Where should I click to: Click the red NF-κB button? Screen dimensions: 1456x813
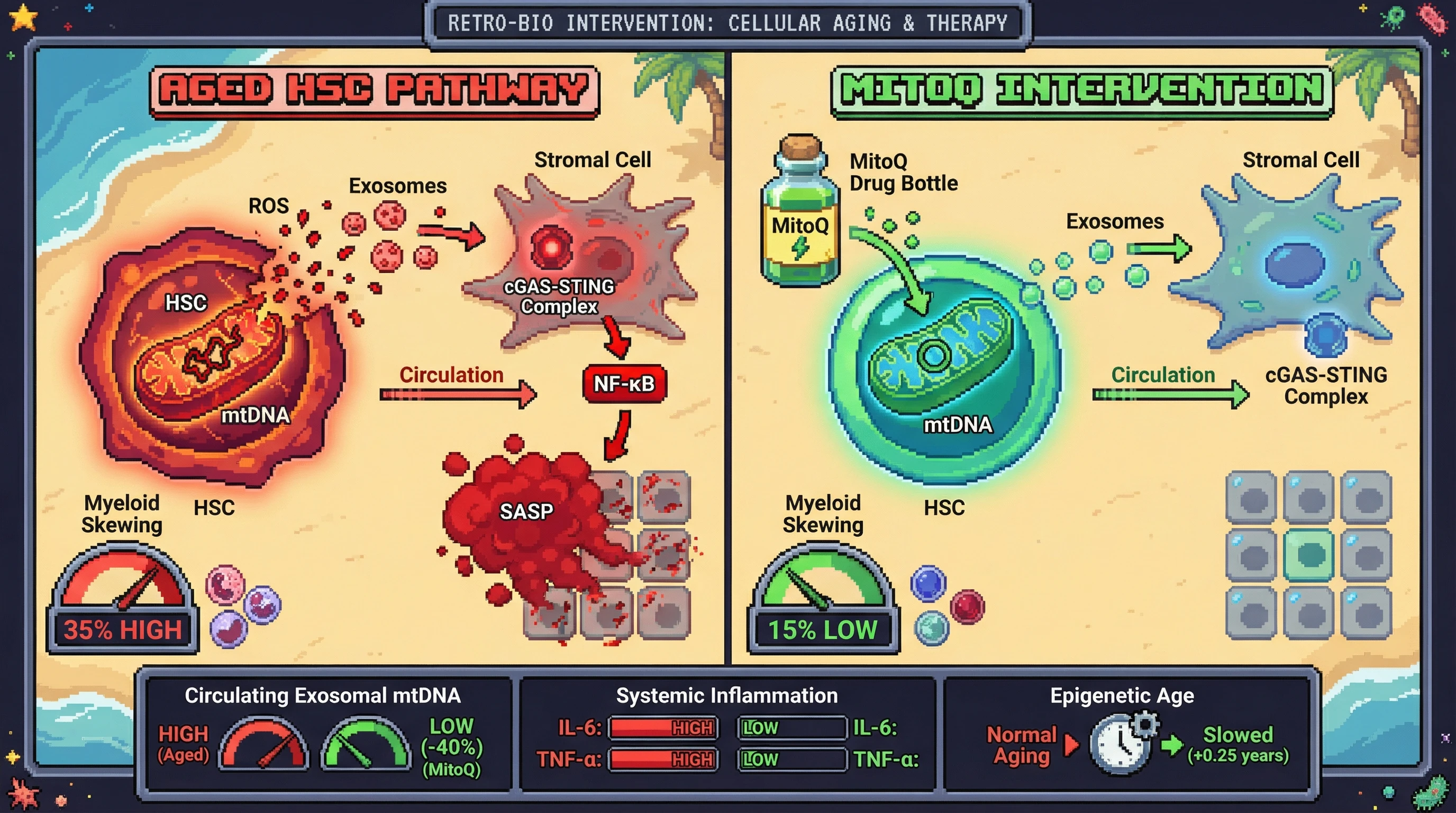pos(624,384)
